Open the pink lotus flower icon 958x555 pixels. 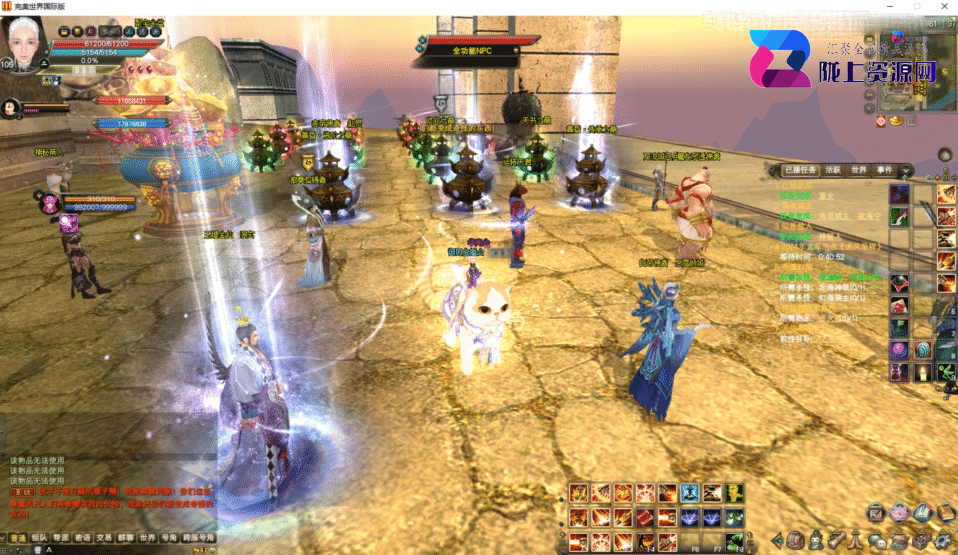899,513
